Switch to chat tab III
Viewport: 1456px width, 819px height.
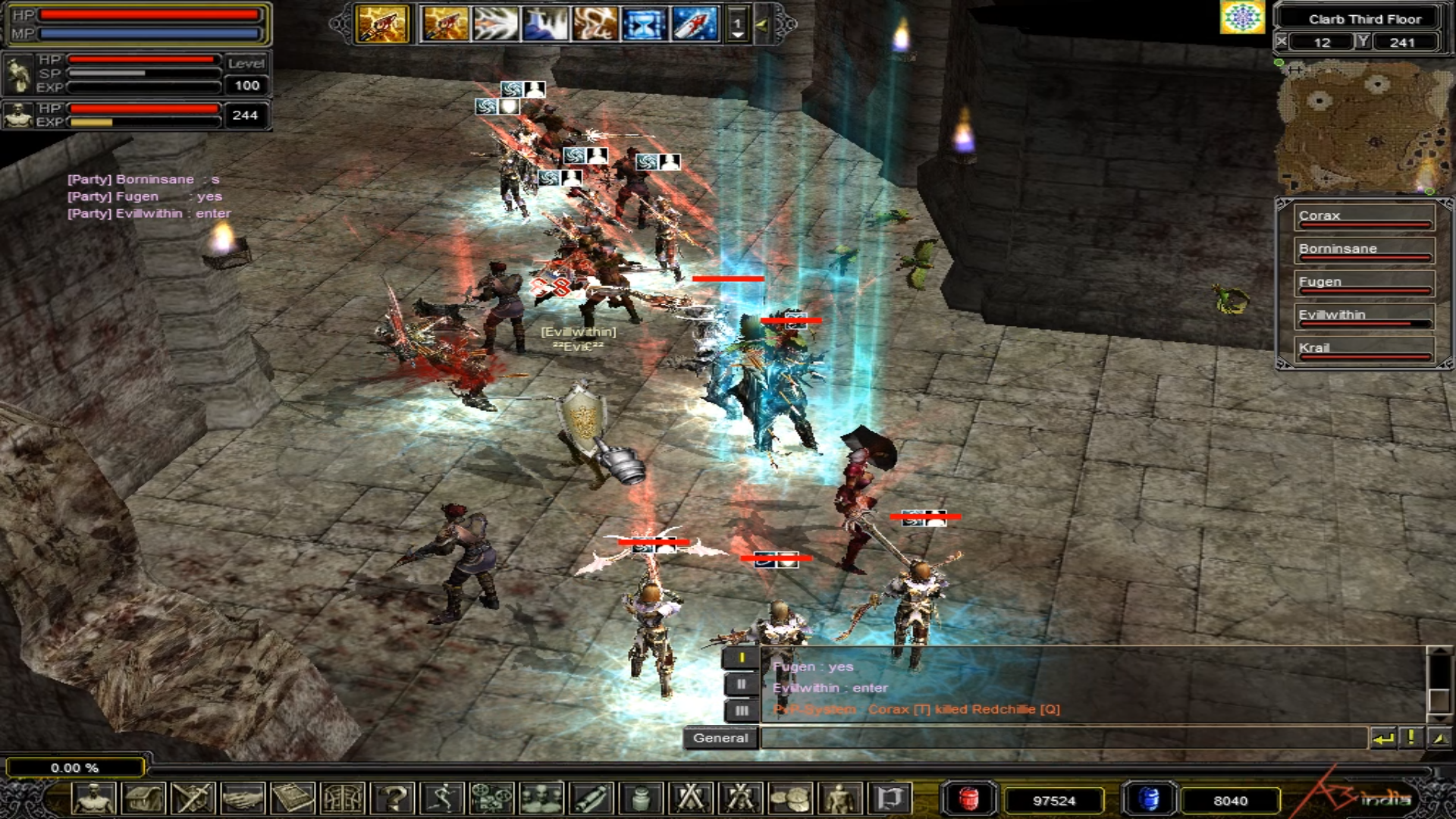(x=741, y=711)
